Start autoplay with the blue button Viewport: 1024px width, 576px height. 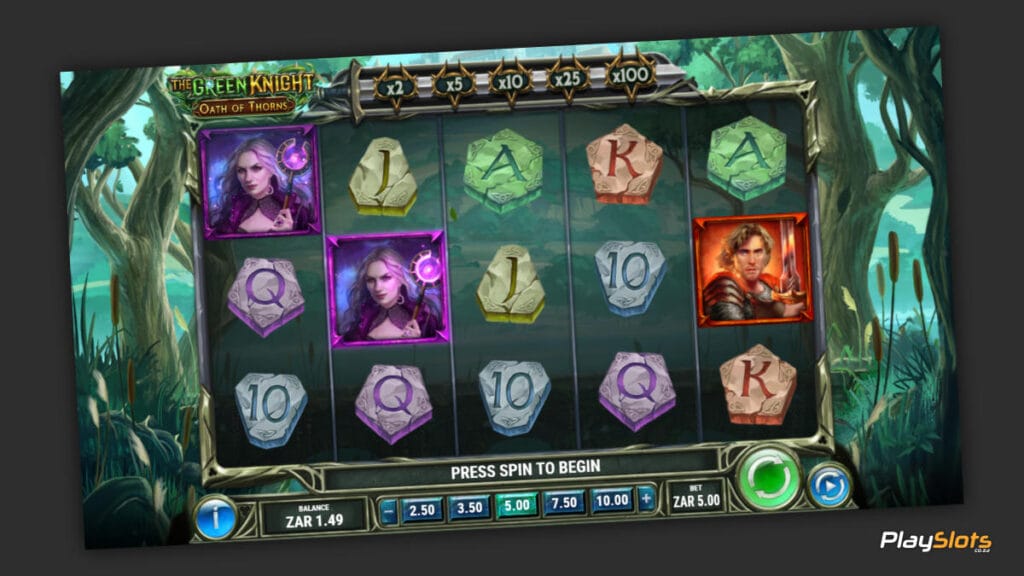pos(828,486)
